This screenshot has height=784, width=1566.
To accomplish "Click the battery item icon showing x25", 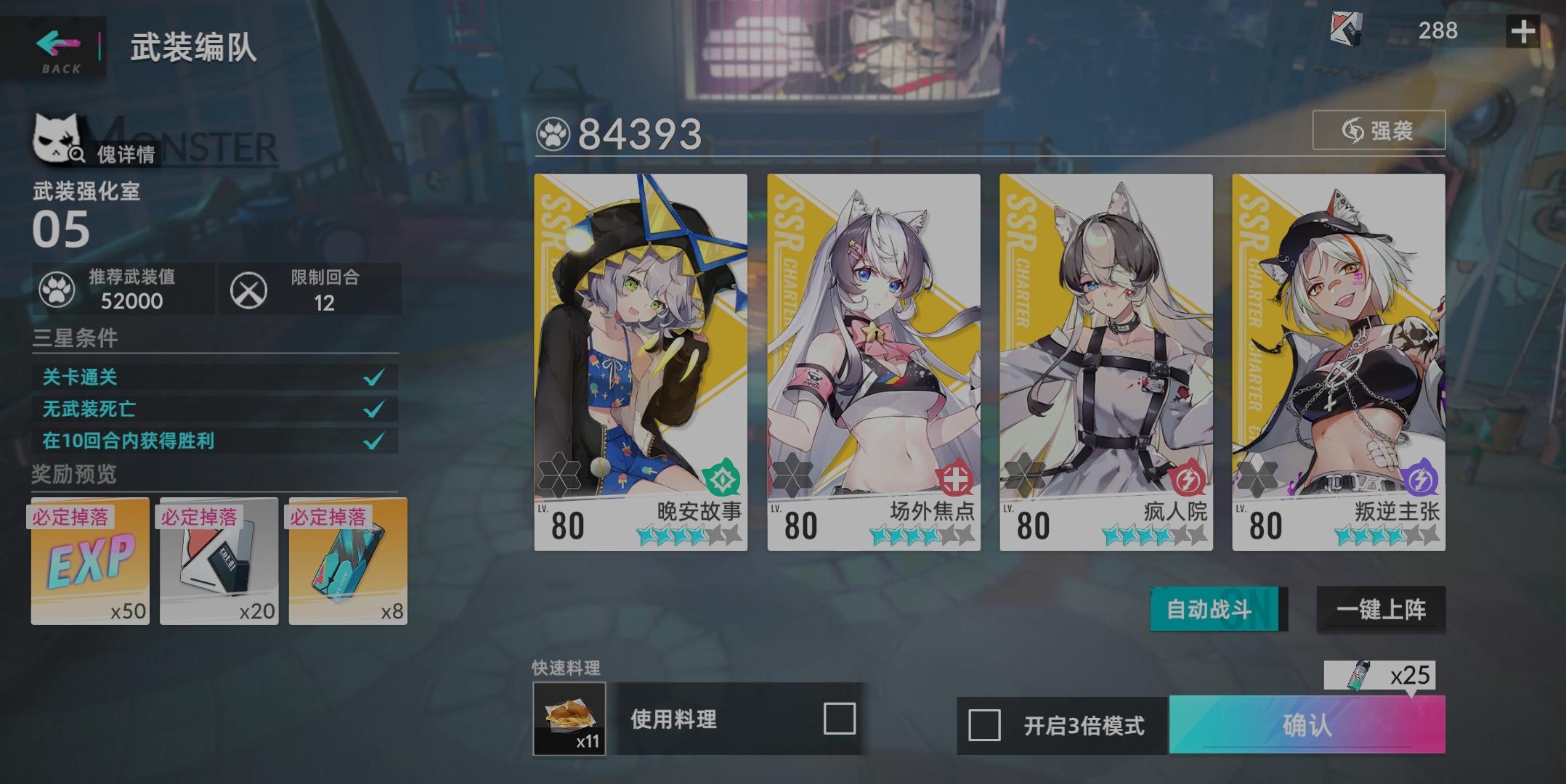I will (1360, 676).
